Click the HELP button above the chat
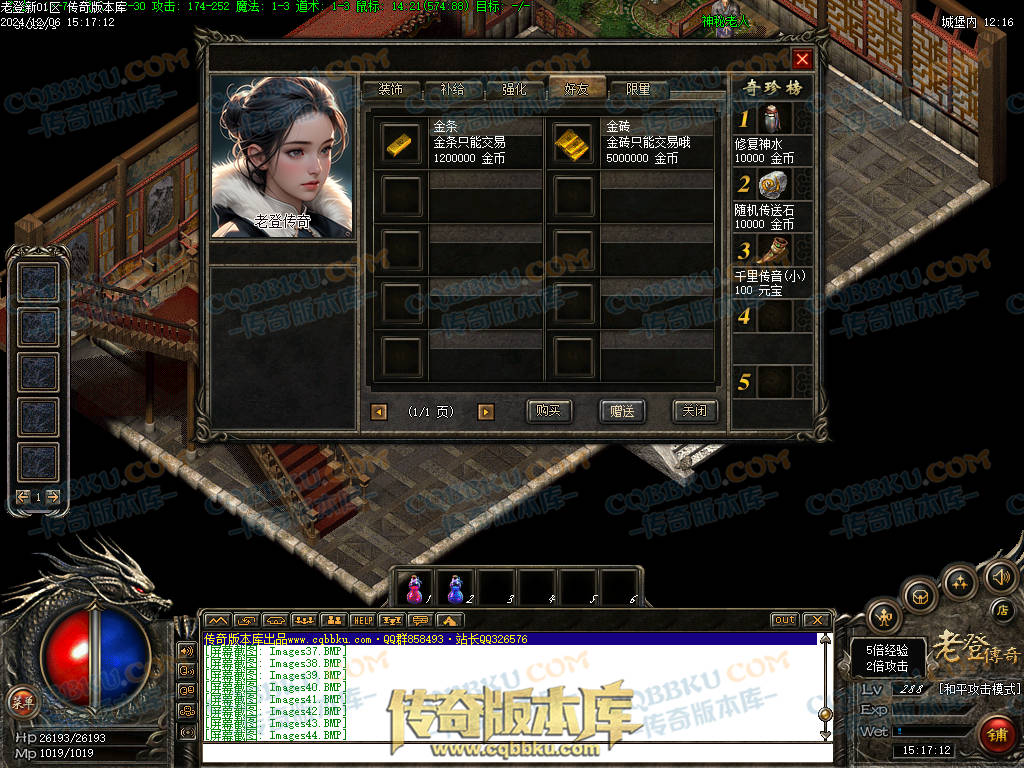This screenshot has width=1024, height=768. point(362,620)
